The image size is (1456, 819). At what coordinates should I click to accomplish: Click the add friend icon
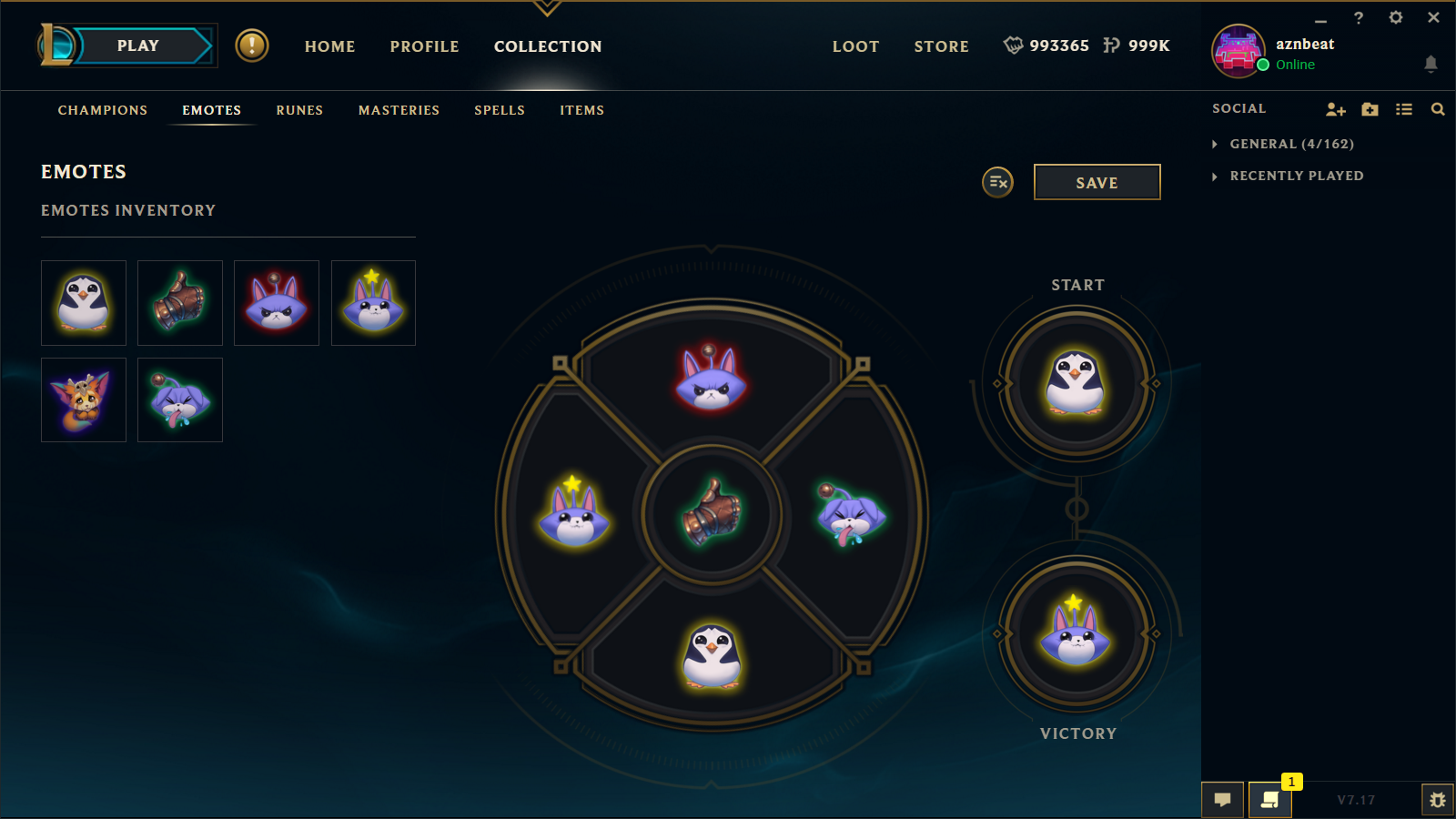[x=1336, y=109]
